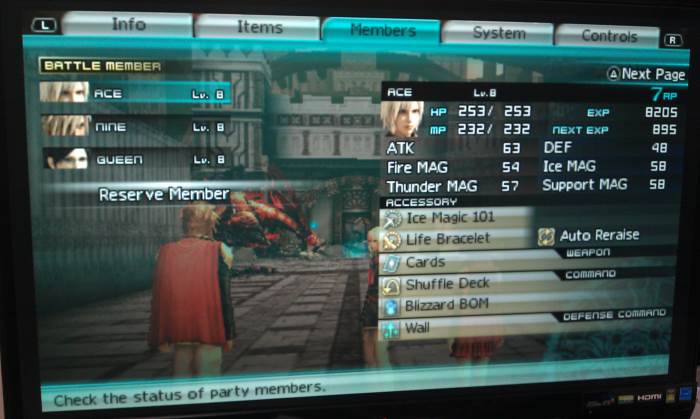Click Ace's portrait in the status panel
The height and width of the screenshot is (419, 700).
pos(402,119)
